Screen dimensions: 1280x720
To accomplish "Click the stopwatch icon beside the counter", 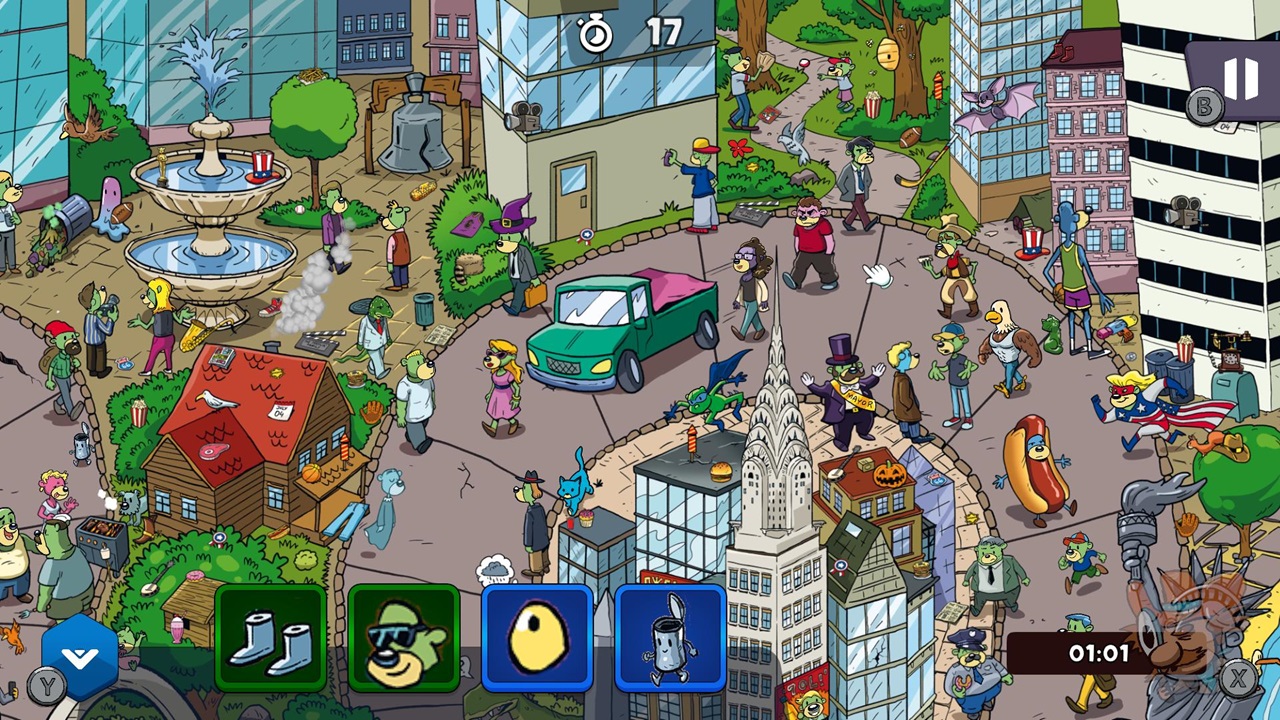I will click(x=595, y=33).
